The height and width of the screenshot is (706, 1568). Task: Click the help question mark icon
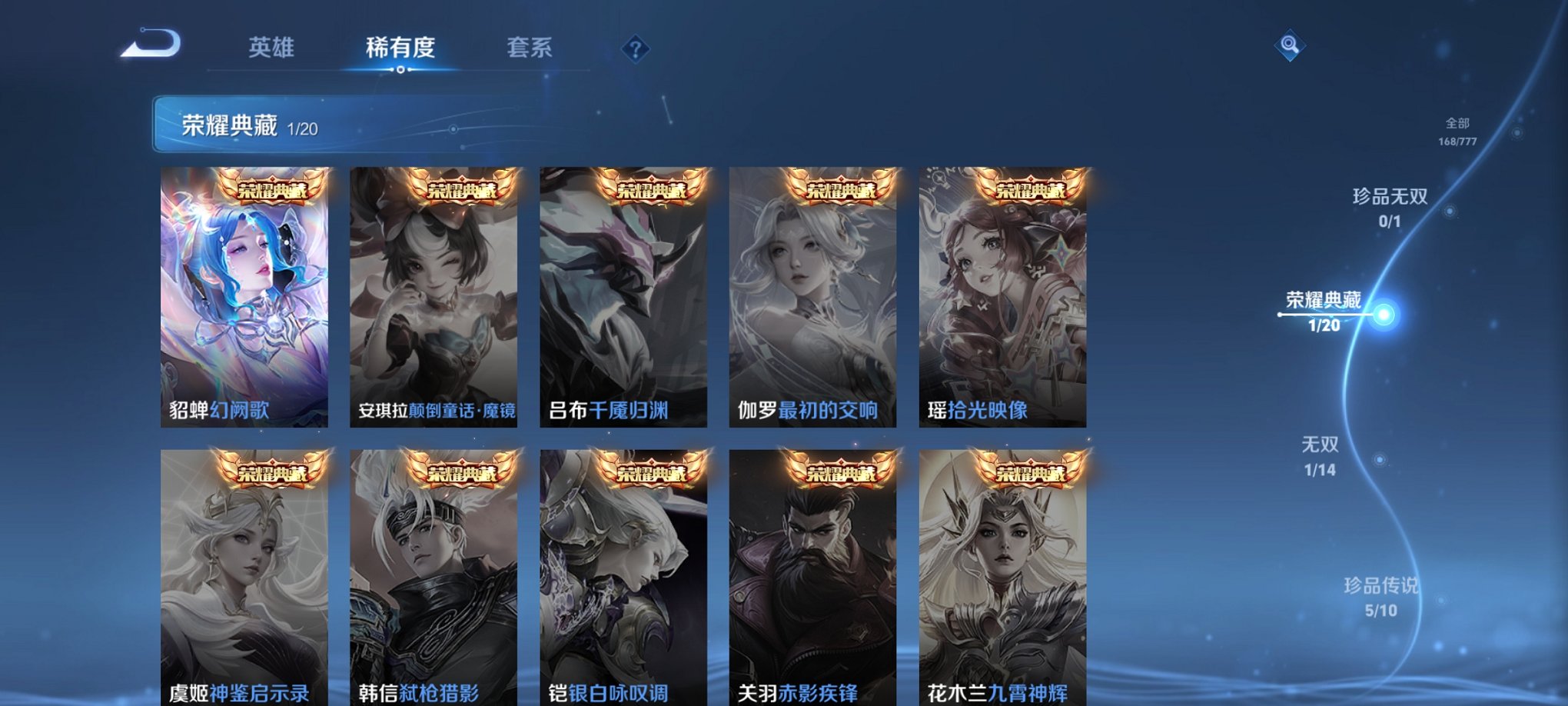tap(635, 49)
